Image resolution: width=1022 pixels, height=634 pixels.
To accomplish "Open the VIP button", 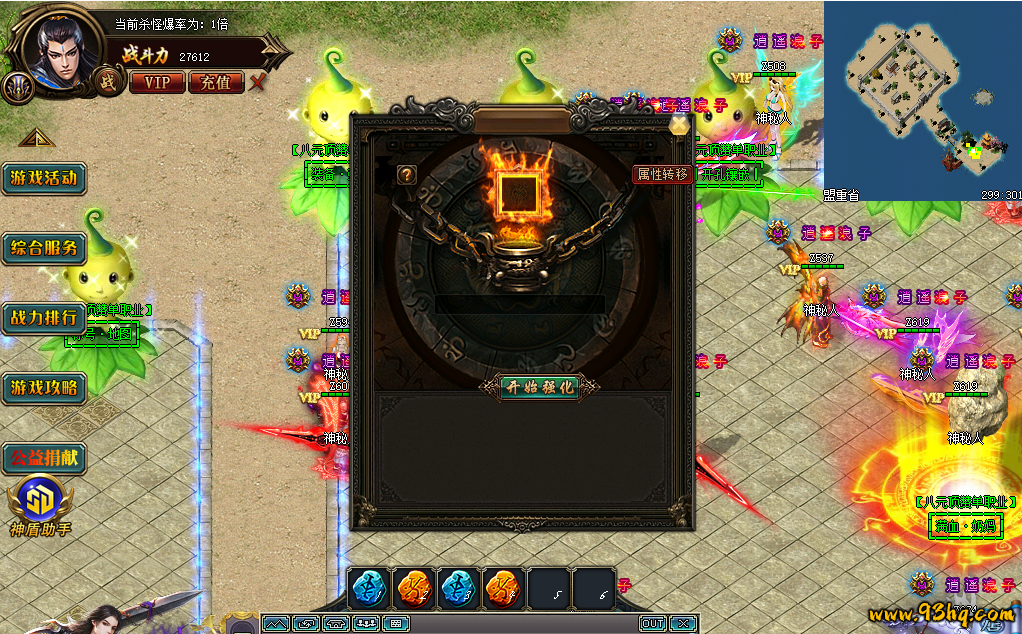I will coord(157,82).
